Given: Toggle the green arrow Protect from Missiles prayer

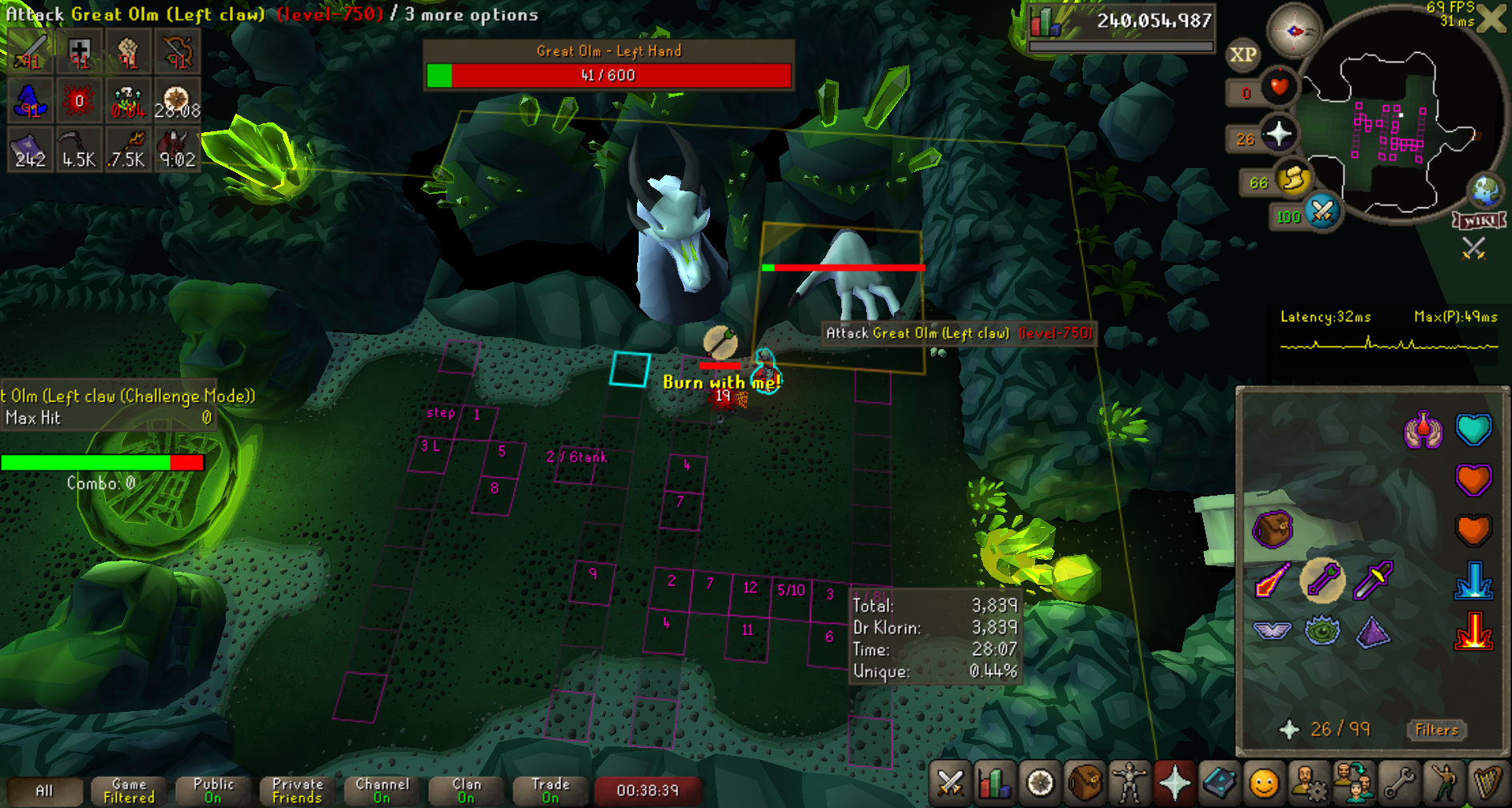Looking at the screenshot, I should point(1321,580).
